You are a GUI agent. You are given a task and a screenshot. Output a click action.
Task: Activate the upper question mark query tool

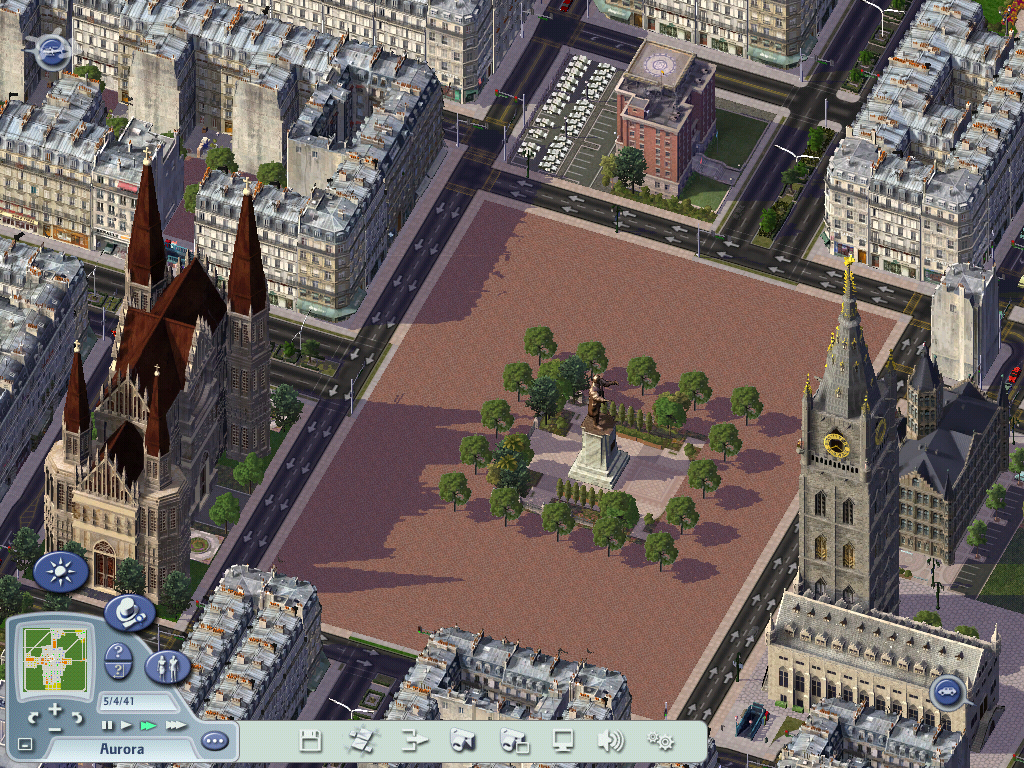point(119,653)
